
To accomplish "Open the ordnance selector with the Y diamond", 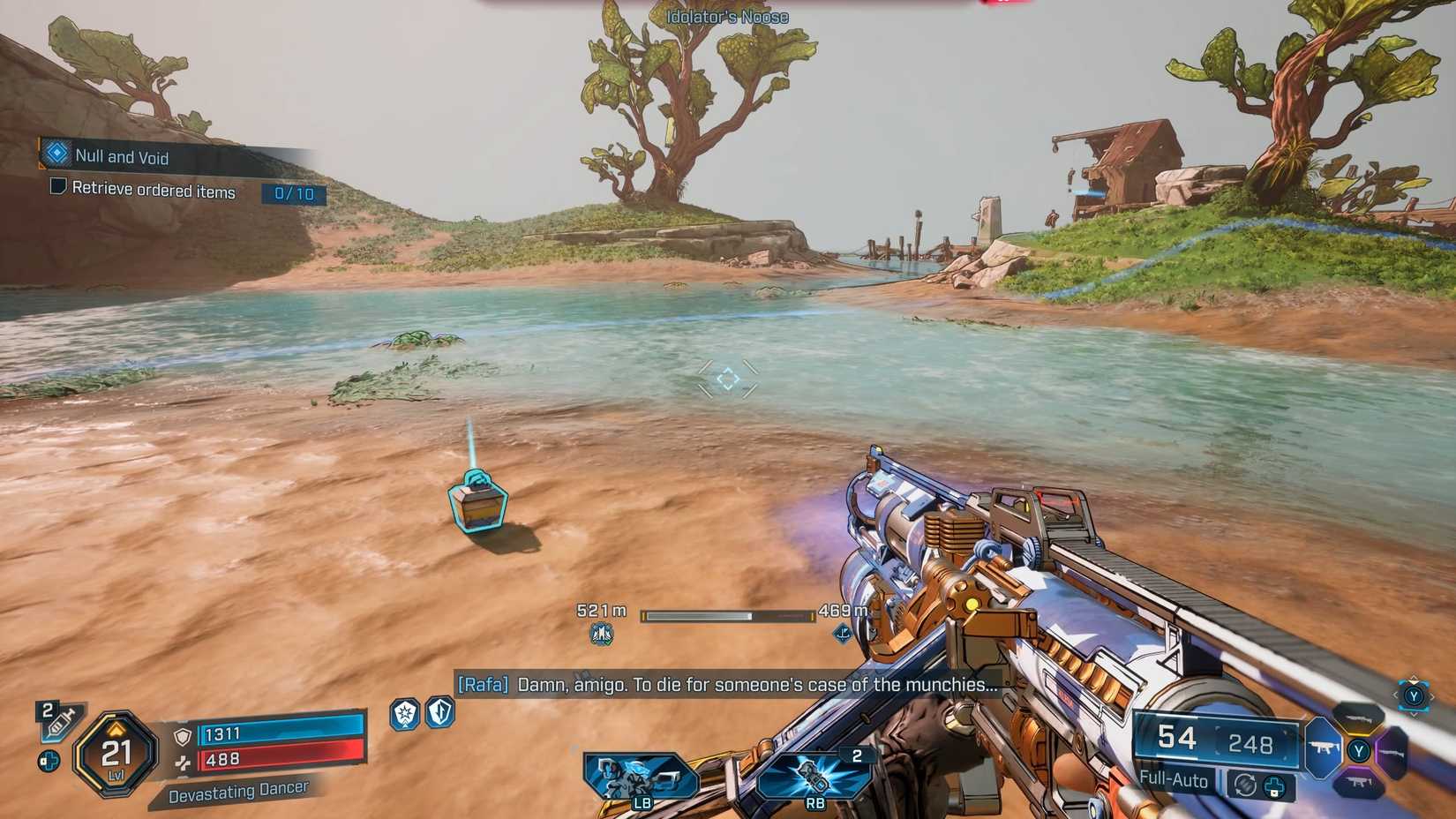I will 1414,697.
